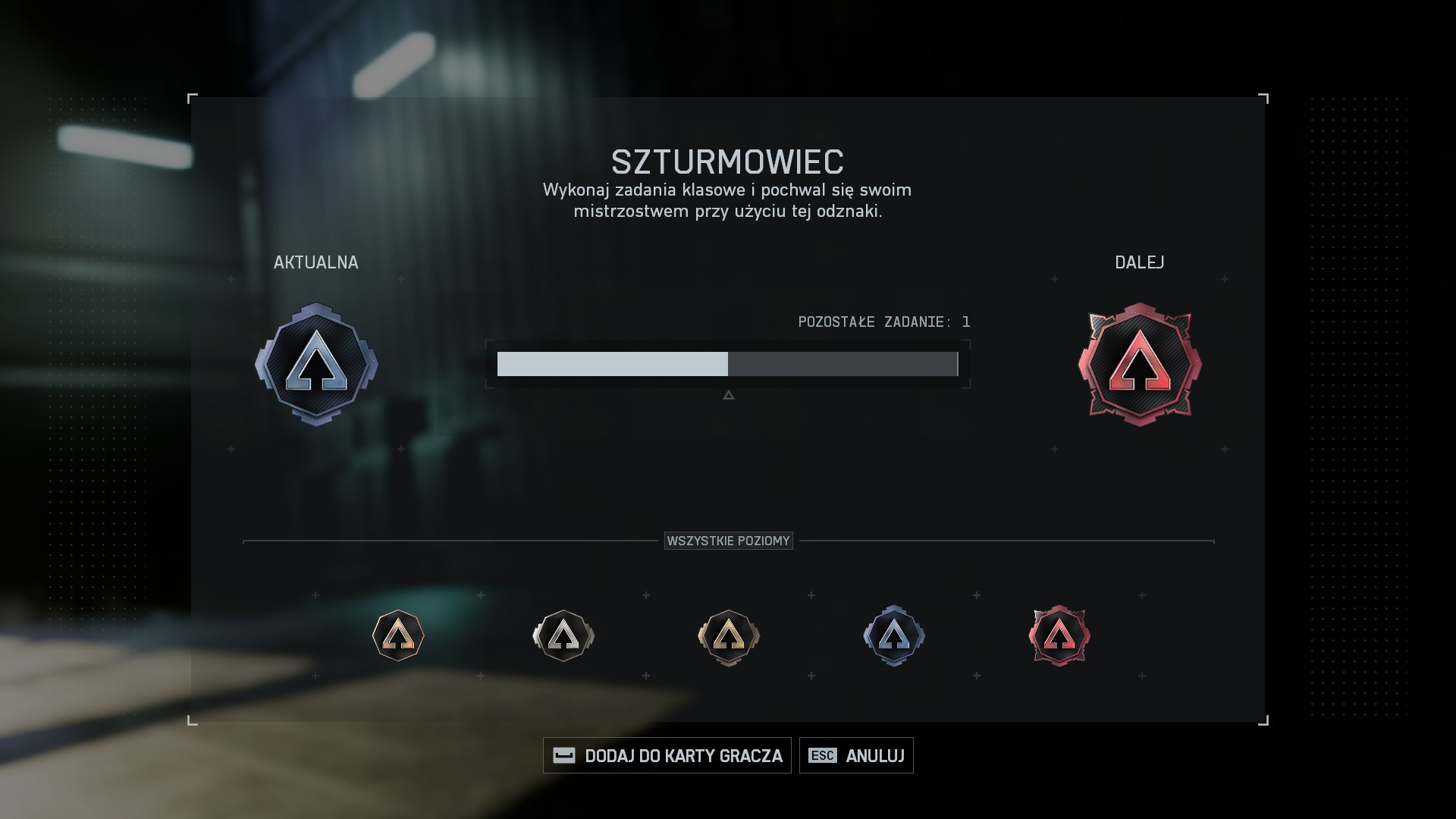Image resolution: width=1456 pixels, height=819 pixels.
Task: Add badge to player card (Dodaj do karty gracza)
Action: click(667, 755)
